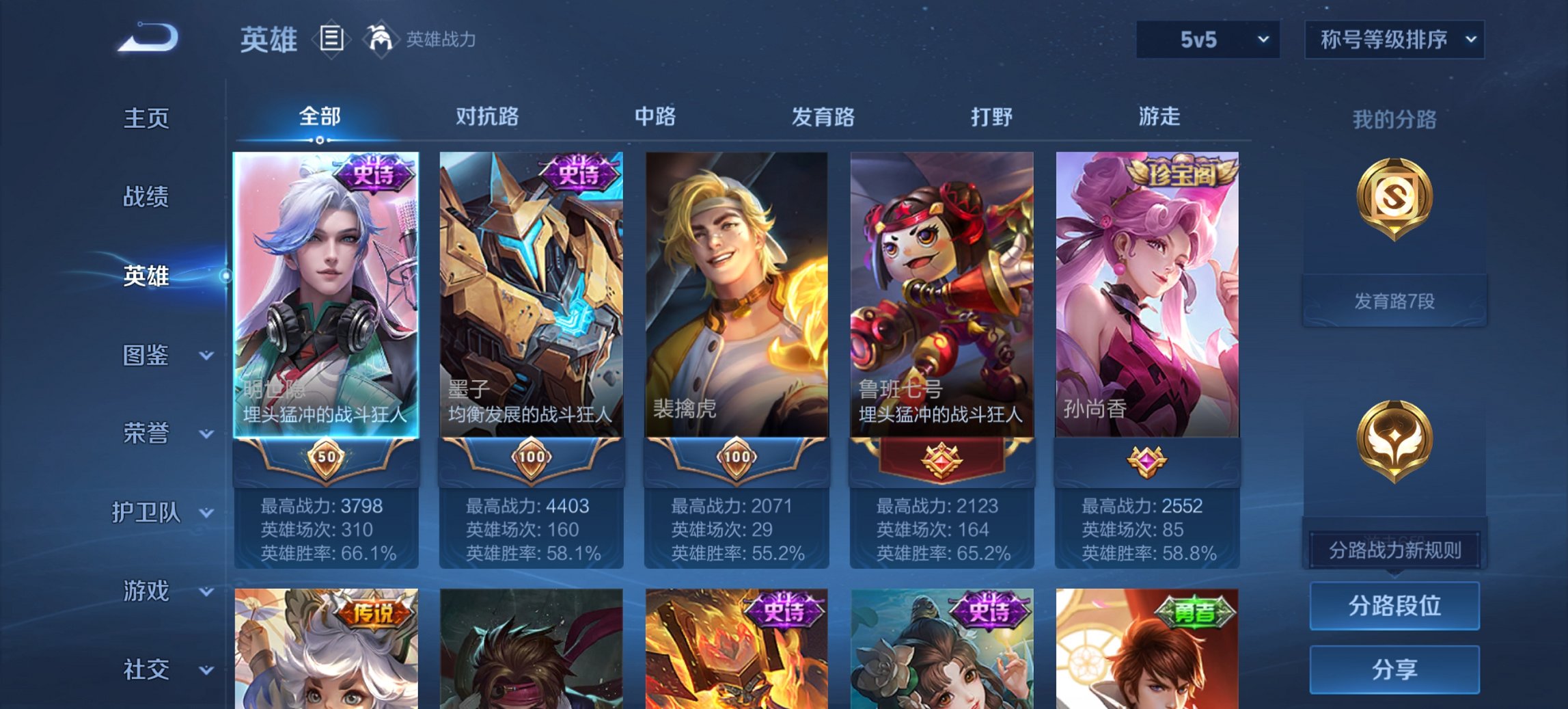Open the hero list icon beside 英雄 title

[333, 40]
